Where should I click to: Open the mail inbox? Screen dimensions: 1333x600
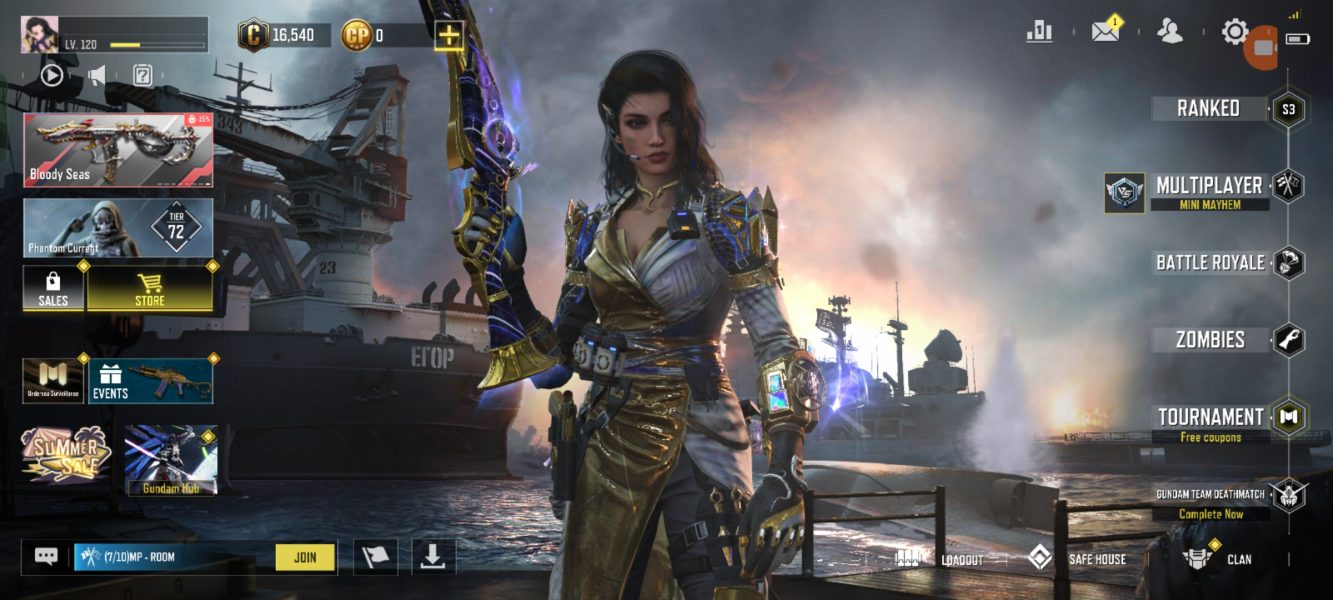click(x=1105, y=32)
